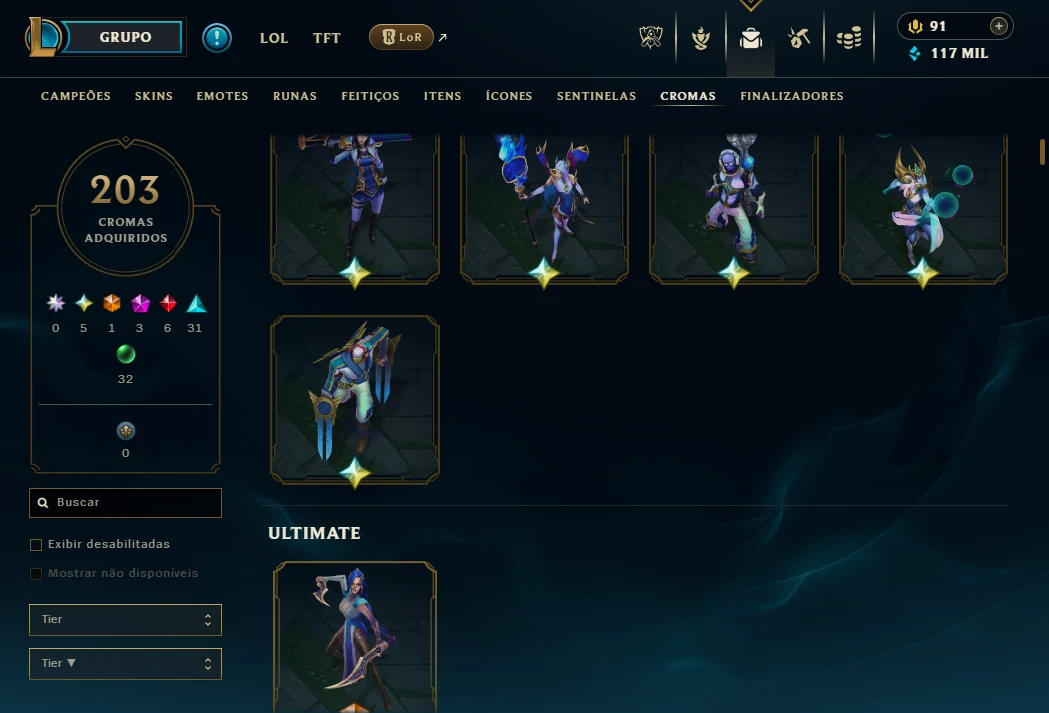Click the Buscar search field
Image resolution: width=1049 pixels, height=713 pixels.
point(126,503)
